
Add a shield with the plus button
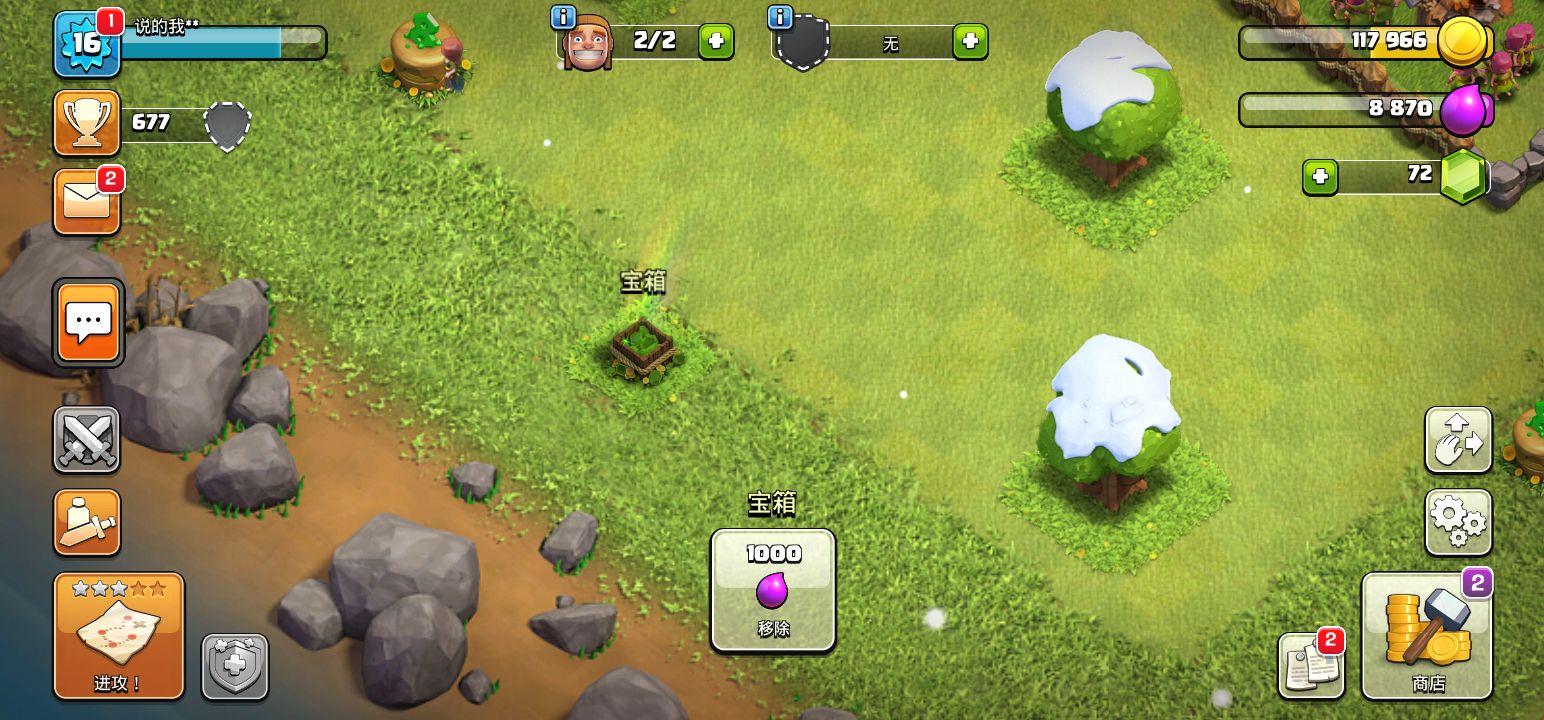[x=969, y=42]
